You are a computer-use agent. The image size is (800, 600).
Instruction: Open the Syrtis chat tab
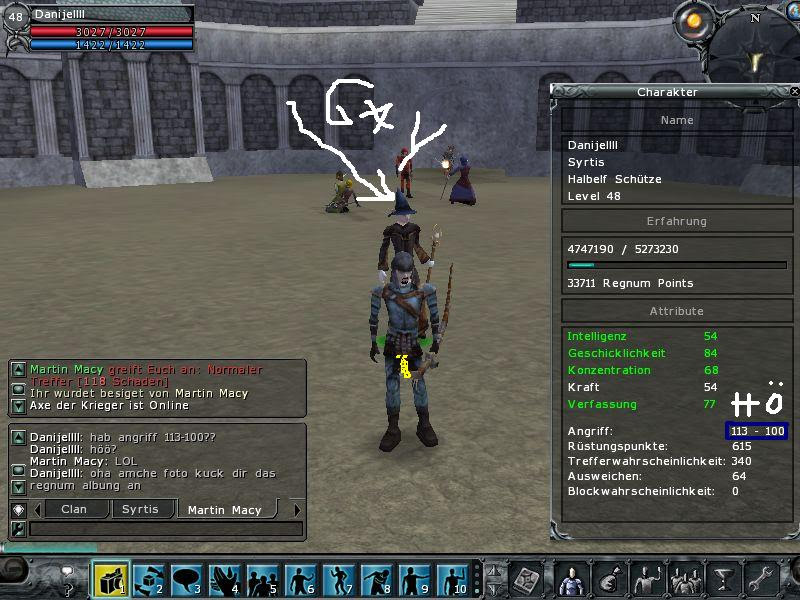[140, 510]
